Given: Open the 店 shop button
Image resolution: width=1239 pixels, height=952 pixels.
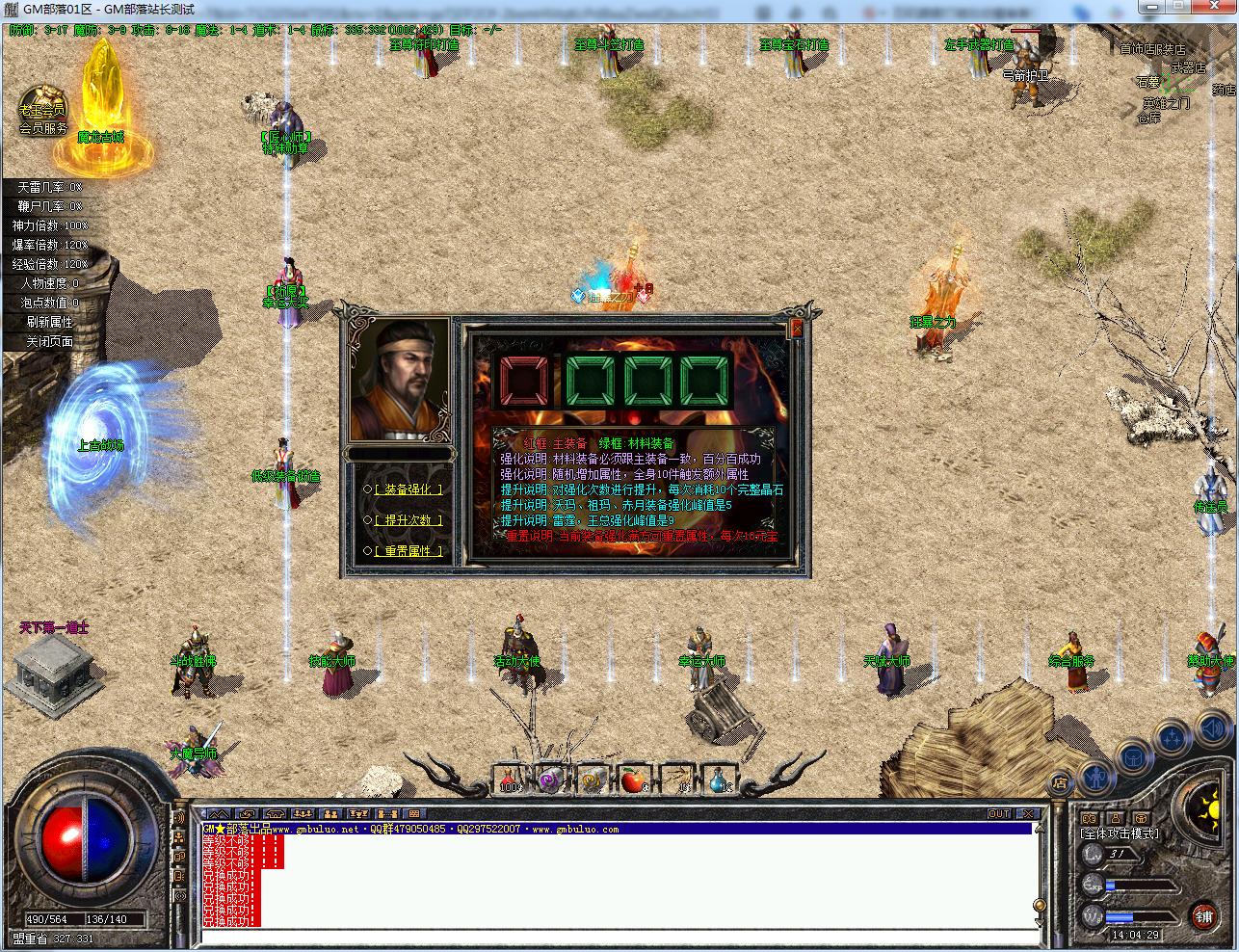Looking at the screenshot, I should coord(1060,782).
